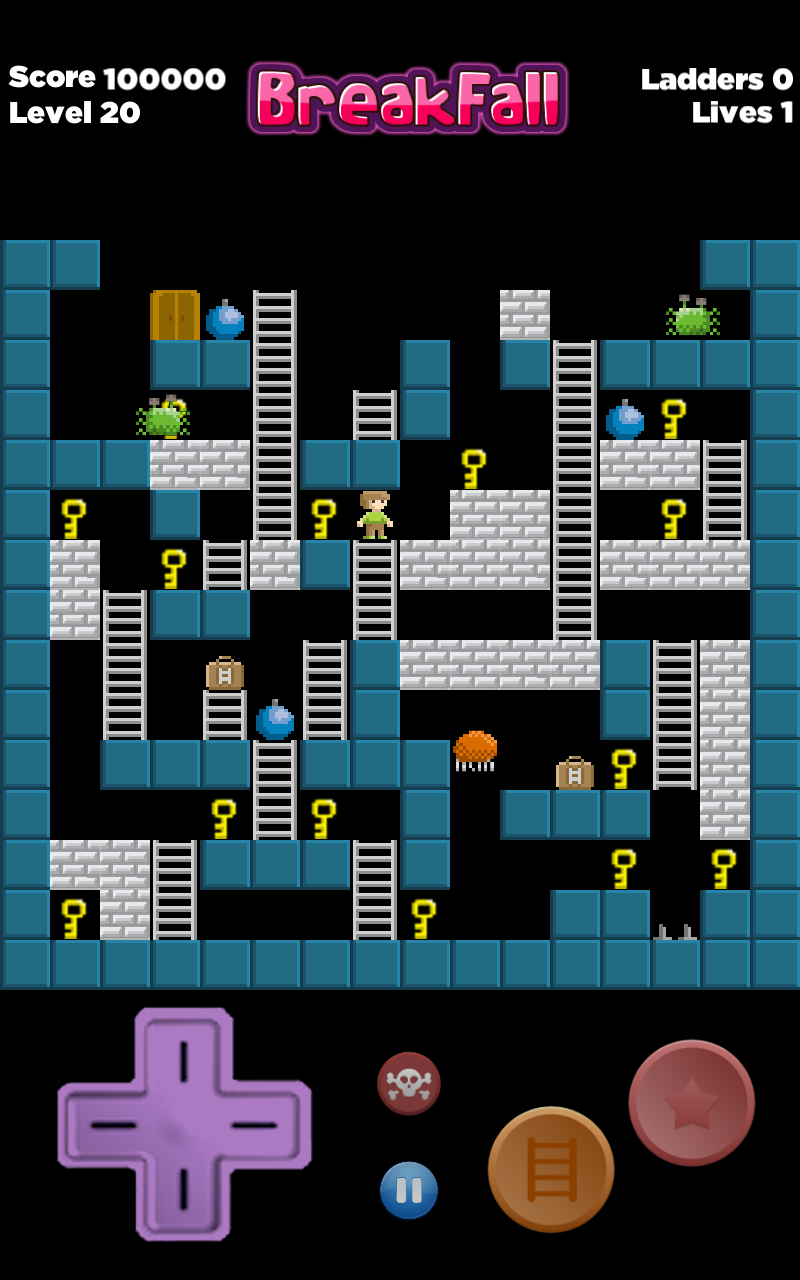800x1280 pixels.
Task: Activate the red star action button
Action: [x=691, y=1102]
